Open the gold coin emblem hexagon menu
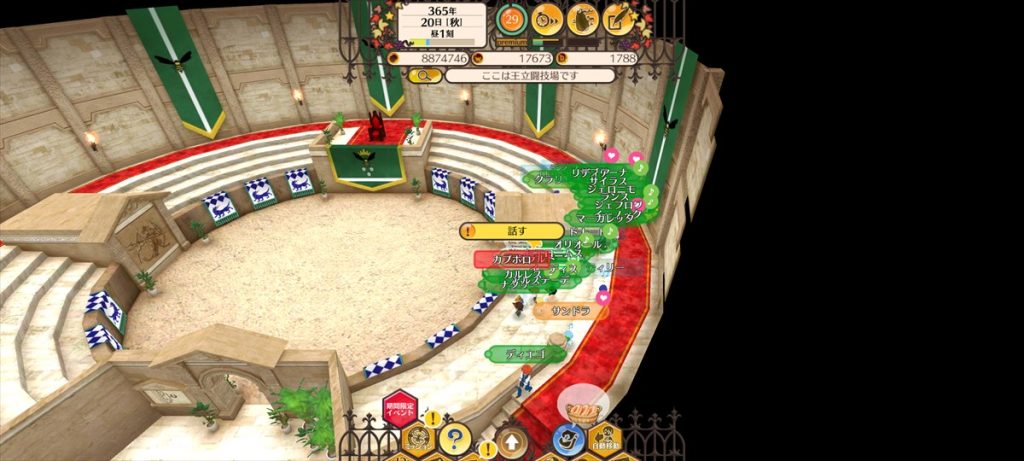 (x=418, y=440)
